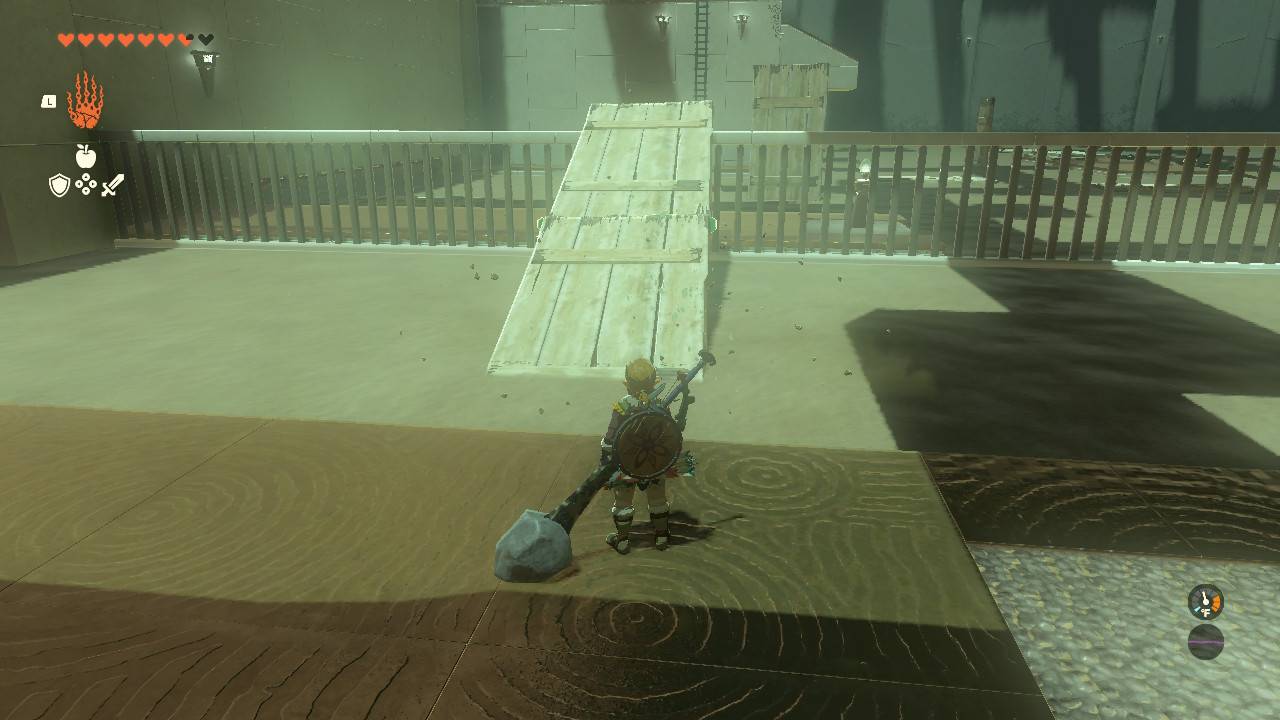Screen dimensions: 1280x720
Task: Click the apple food buff icon
Action: pyautogui.click(x=86, y=154)
